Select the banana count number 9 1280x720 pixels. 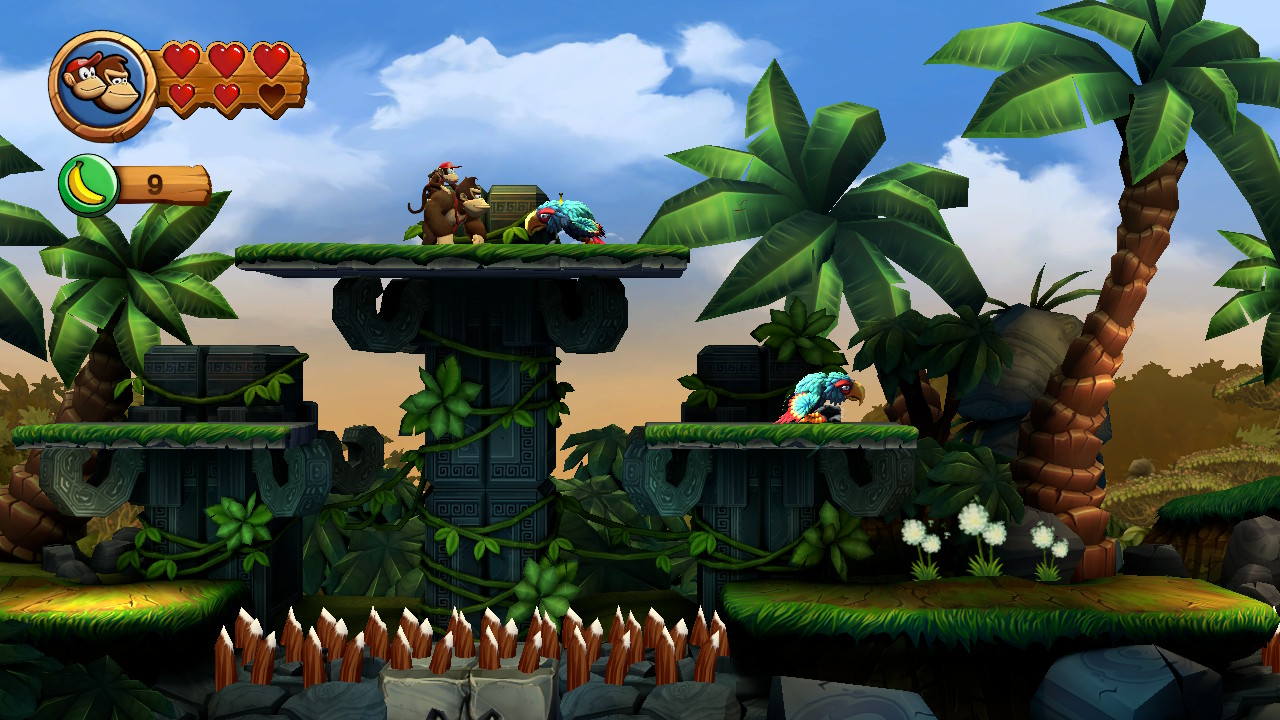[x=156, y=182]
